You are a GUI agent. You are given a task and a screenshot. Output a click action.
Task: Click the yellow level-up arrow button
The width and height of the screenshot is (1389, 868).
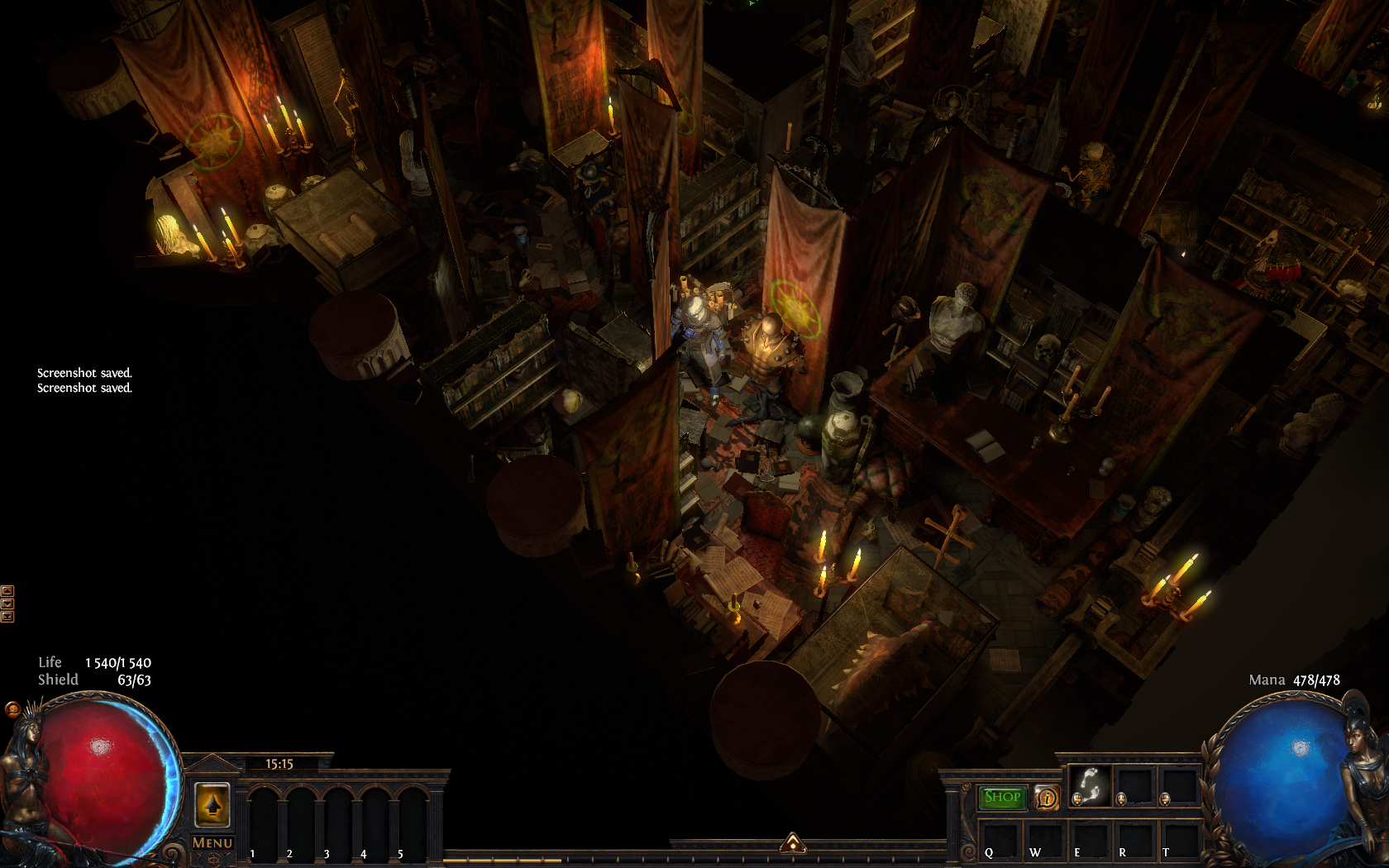pyautogui.click(x=212, y=804)
